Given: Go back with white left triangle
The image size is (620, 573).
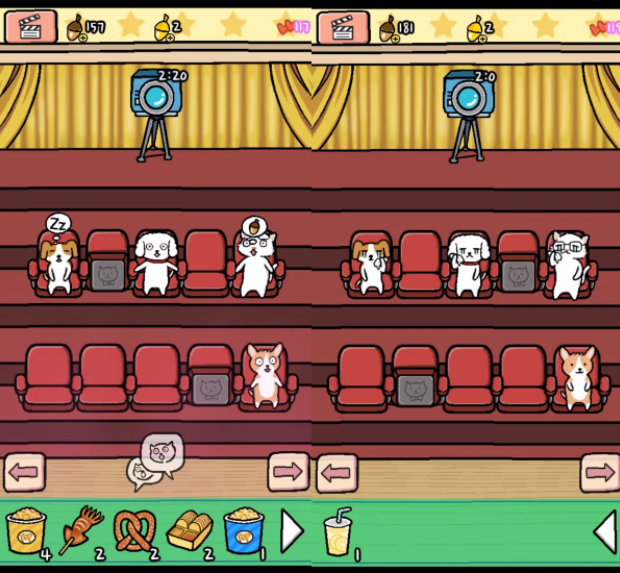Looking at the screenshot, I should pos(605,532).
